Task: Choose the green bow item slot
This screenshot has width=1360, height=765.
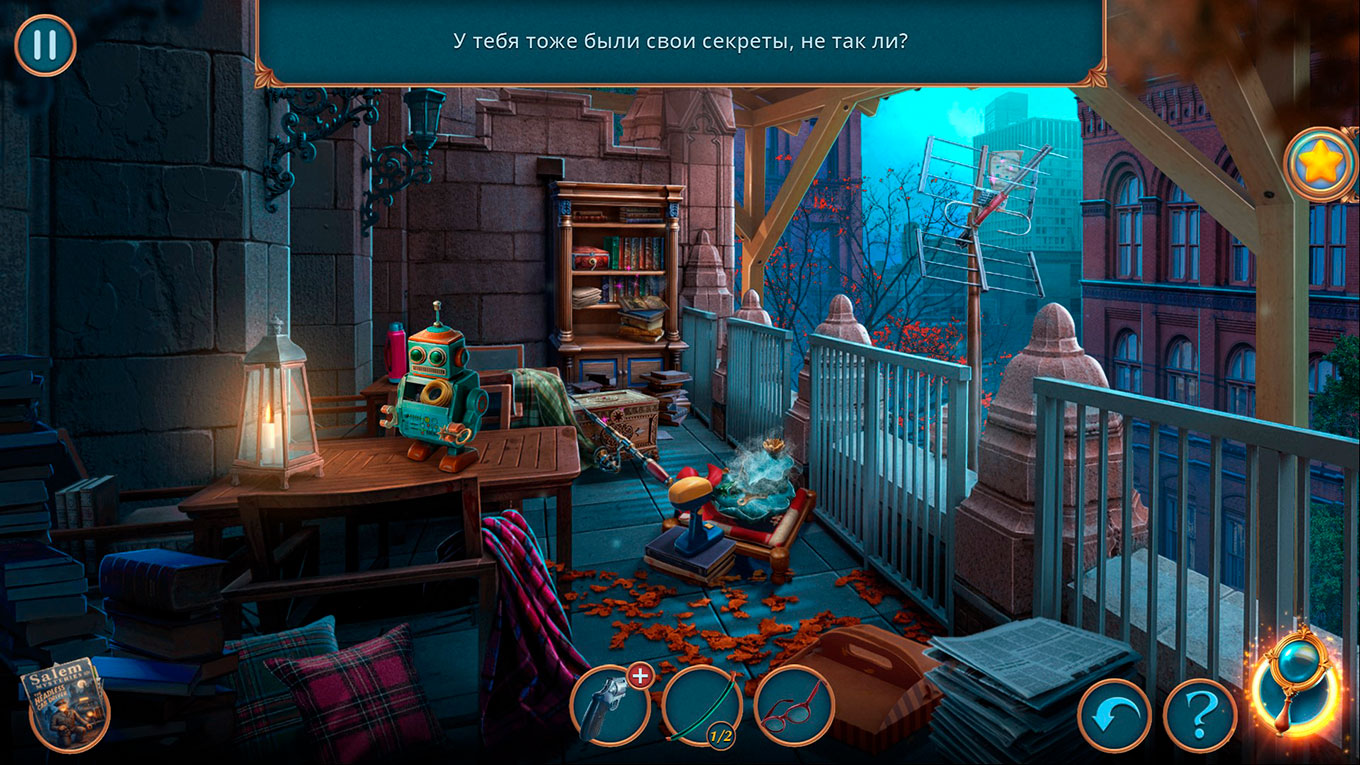Action: (x=701, y=705)
